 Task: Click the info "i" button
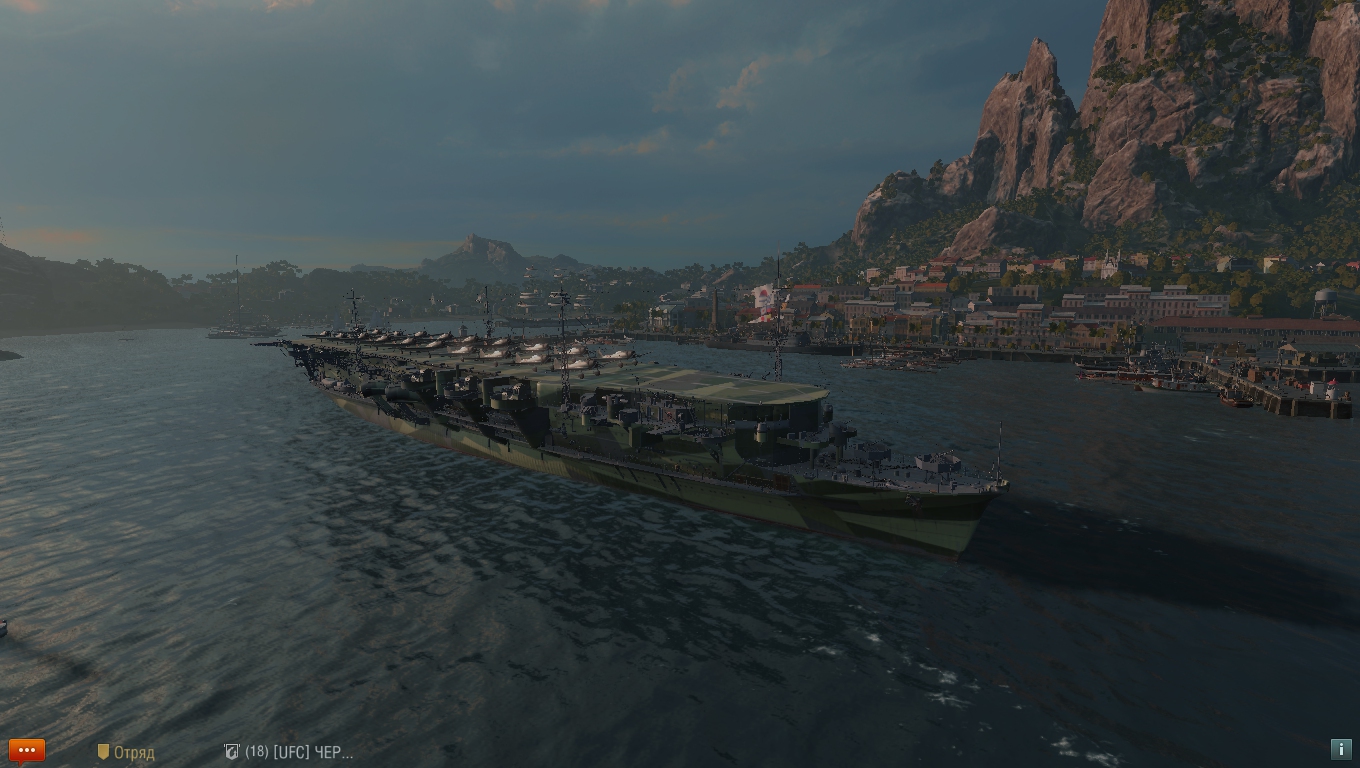point(1341,749)
